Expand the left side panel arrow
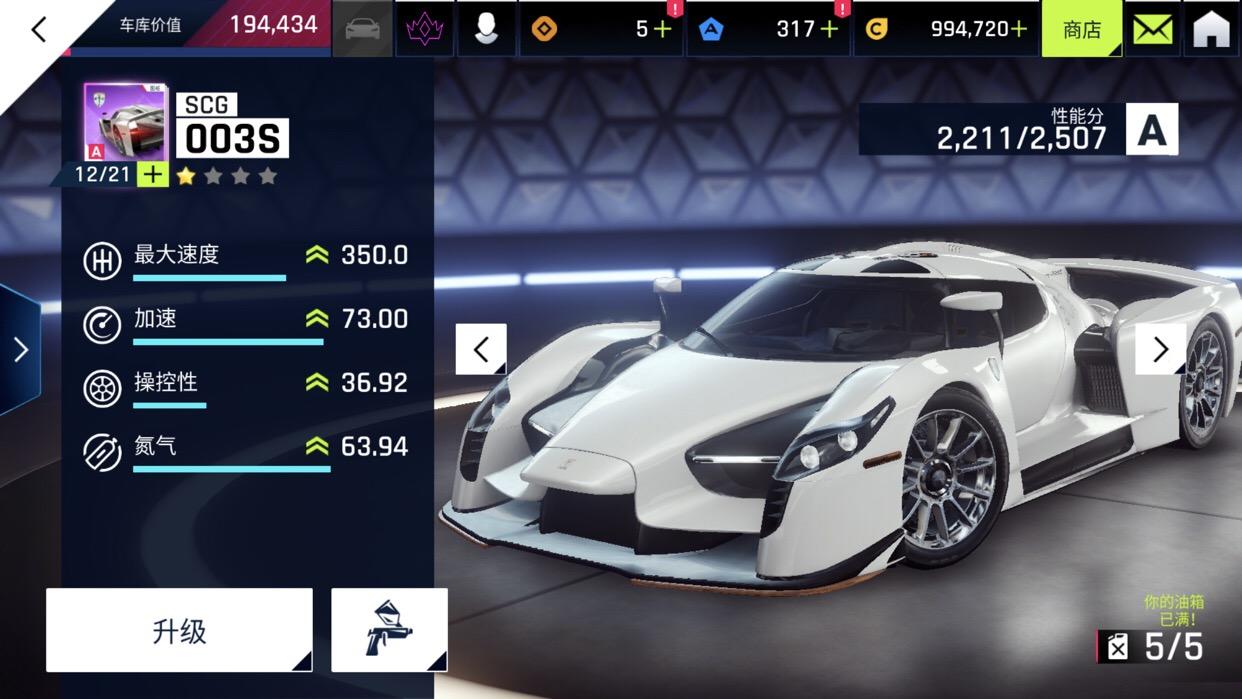The height and width of the screenshot is (699, 1242). click(x=20, y=349)
